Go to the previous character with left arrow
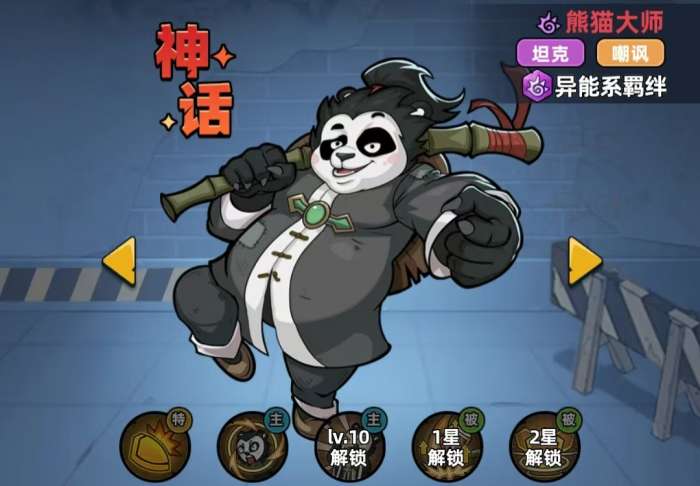The height and width of the screenshot is (486, 700). (x=119, y=262)
